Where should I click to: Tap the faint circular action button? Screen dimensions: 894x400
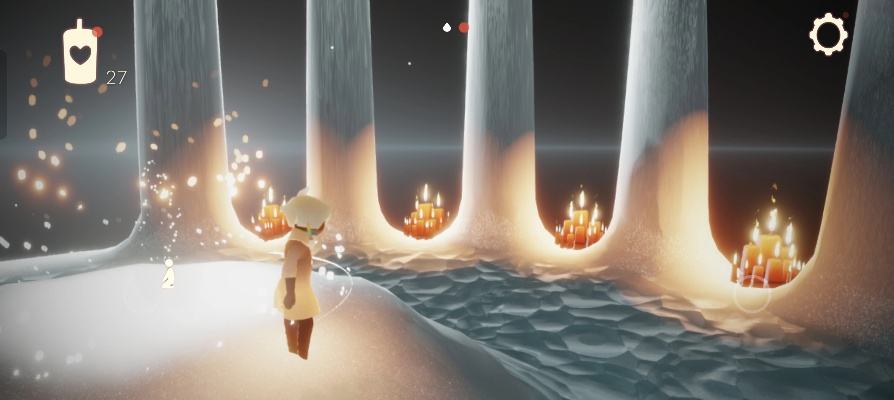(752, 296)
